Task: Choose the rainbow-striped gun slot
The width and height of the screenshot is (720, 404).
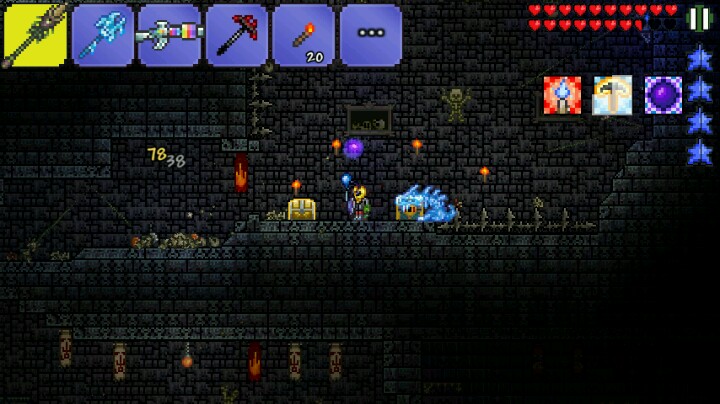Action: pyautogui.click(x=169, y=34)
